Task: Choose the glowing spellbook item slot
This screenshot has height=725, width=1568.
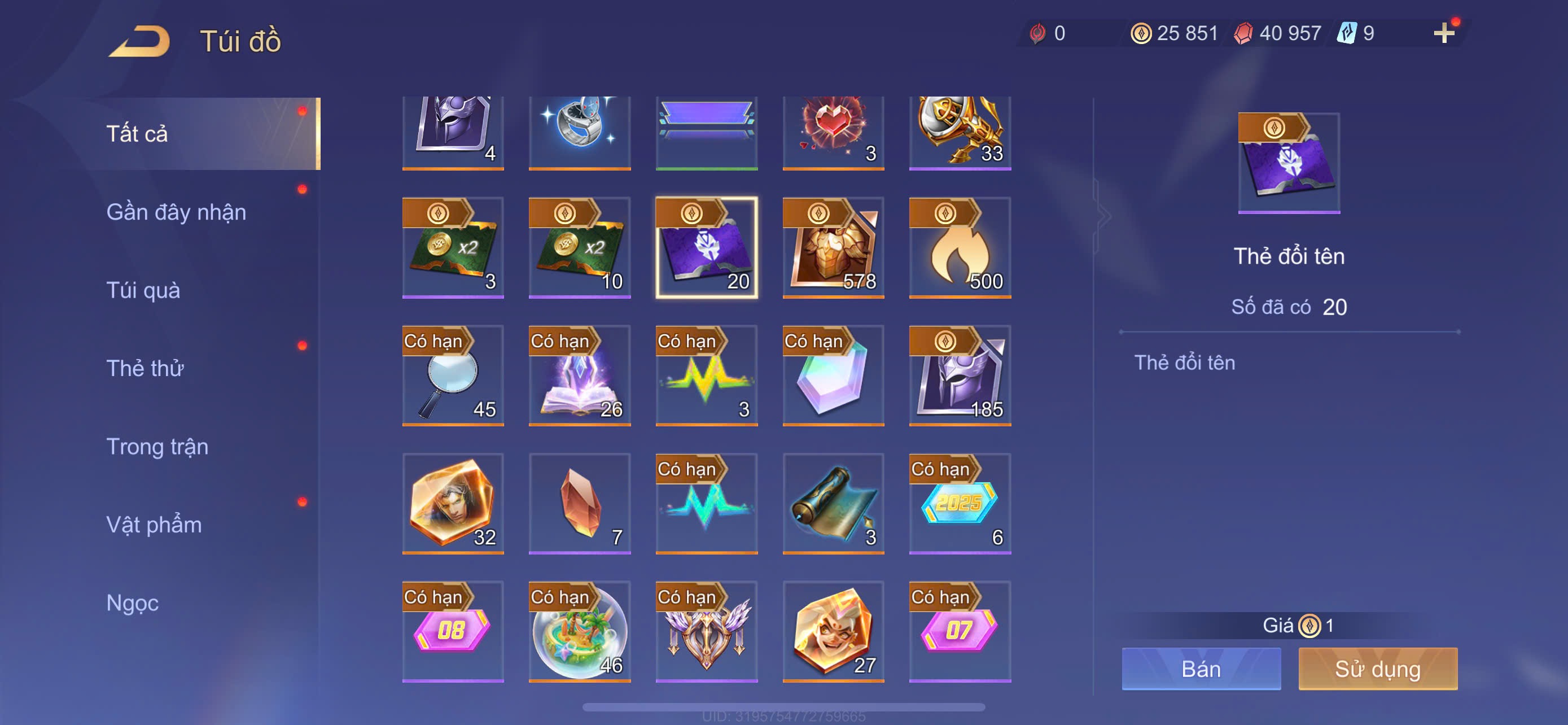Action: (580, 375)
